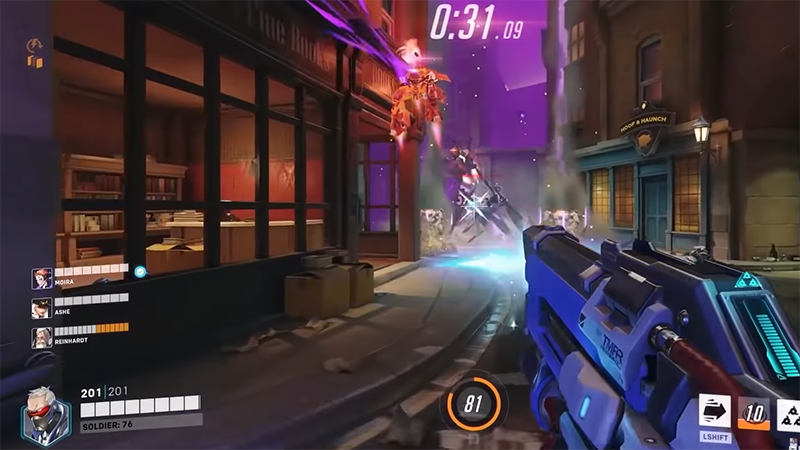Select Ashe's teammate portrait
Screen dimensions: 800x450
(x=41, y=307)
